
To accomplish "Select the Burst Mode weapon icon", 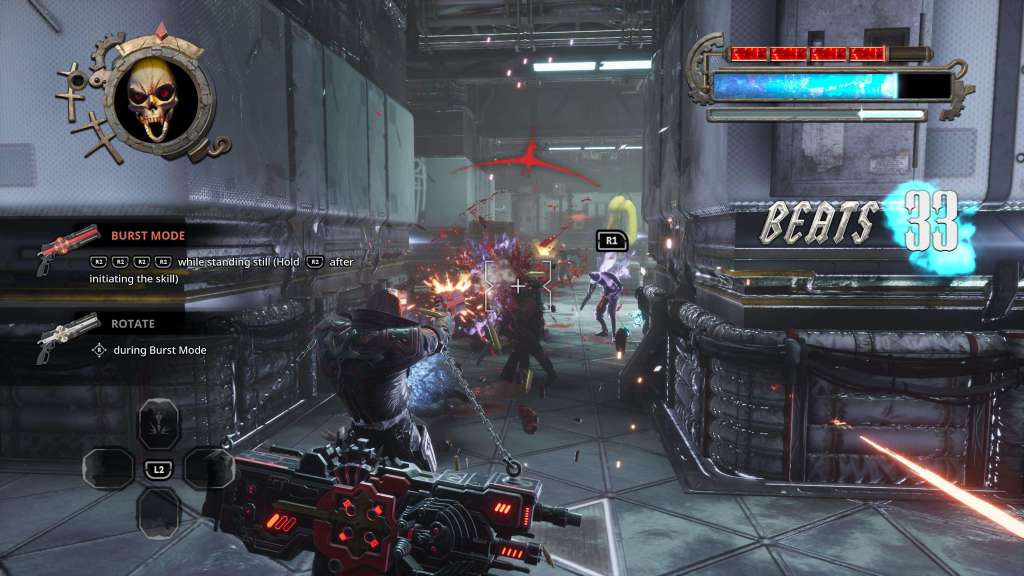I will 65,247.
